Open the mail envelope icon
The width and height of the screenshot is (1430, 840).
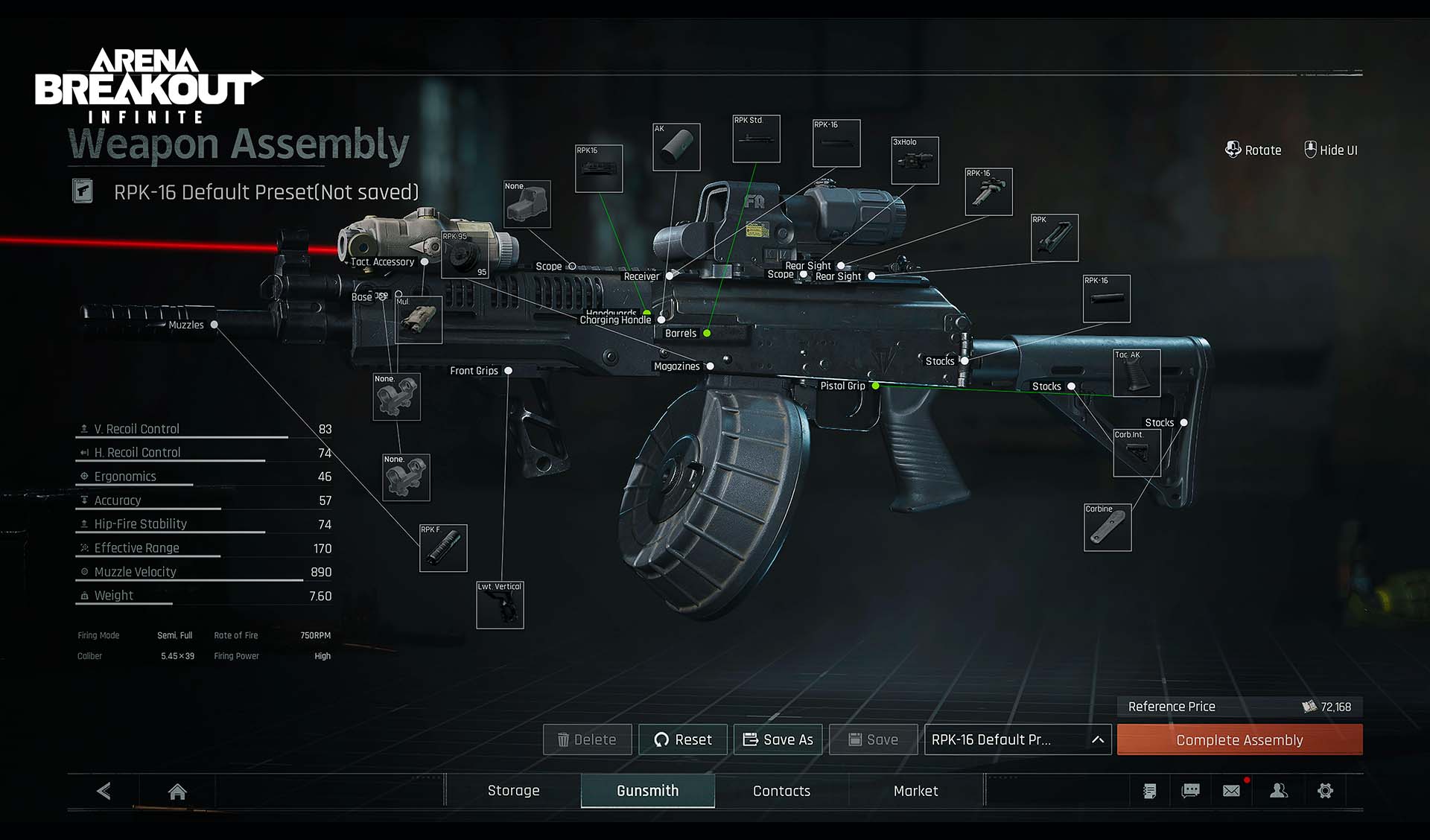click(x=1232, y=791)
